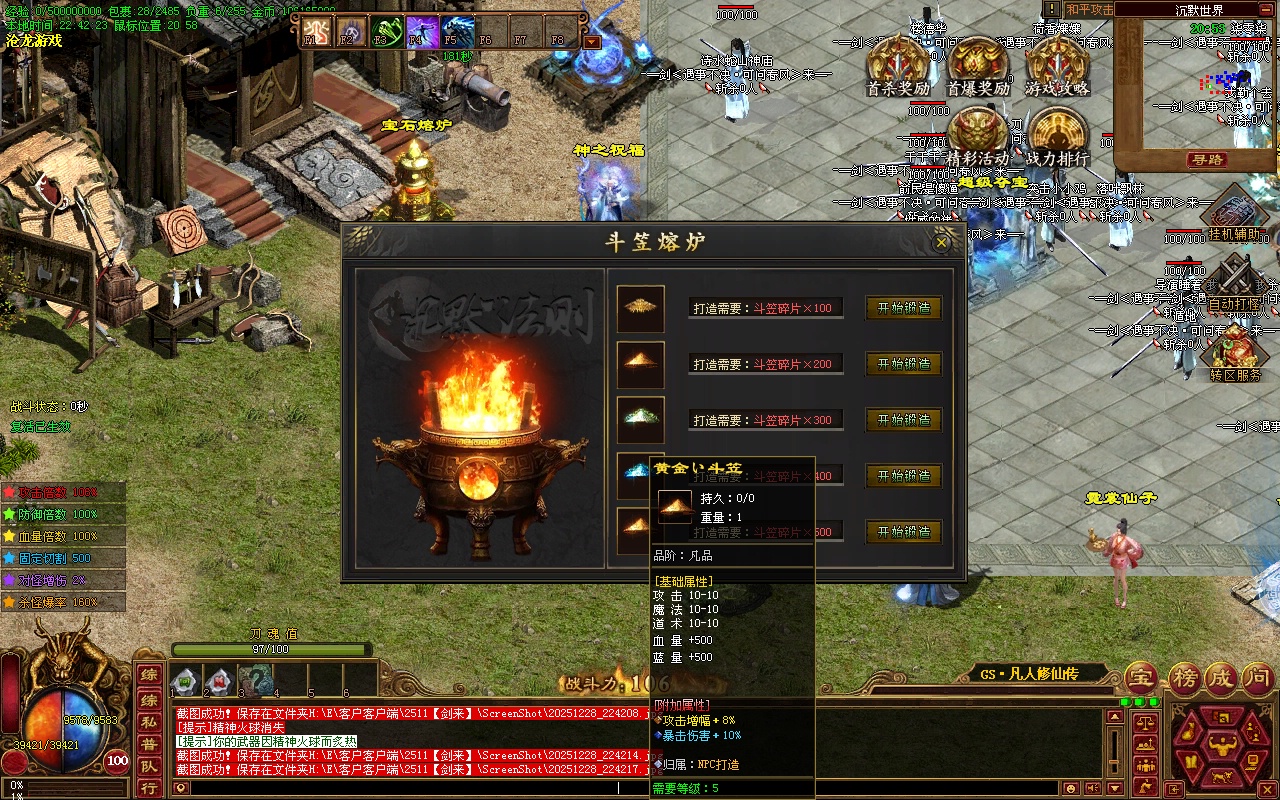Open 首杀奖励 first-kill rewards
Viewport: 1280px width, 800px height.
coord(897,66)
